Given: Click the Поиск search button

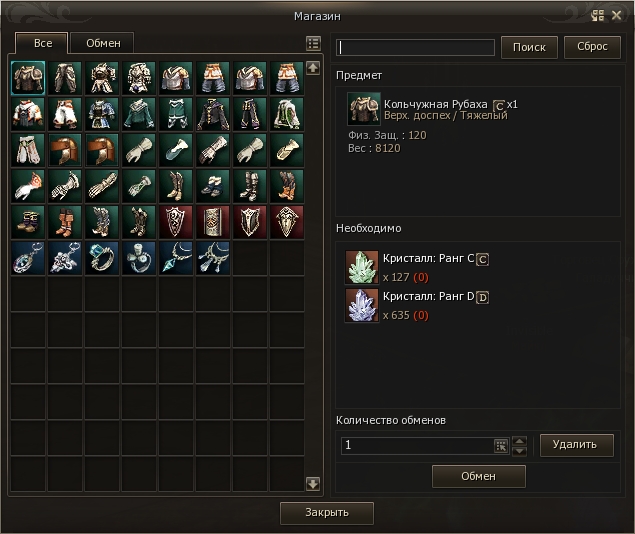Looking at the screenshot, I should coord(529,47).
